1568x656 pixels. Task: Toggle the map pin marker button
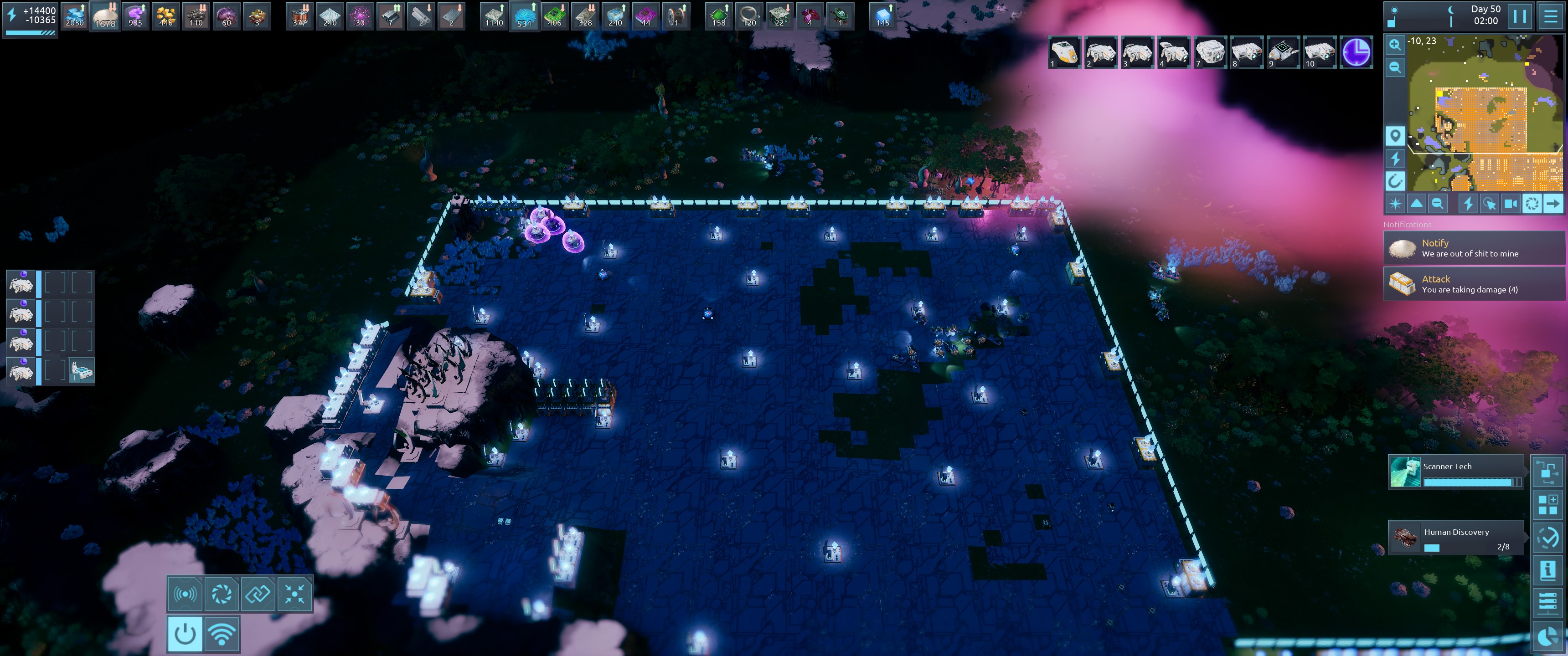coord(1394,135)
